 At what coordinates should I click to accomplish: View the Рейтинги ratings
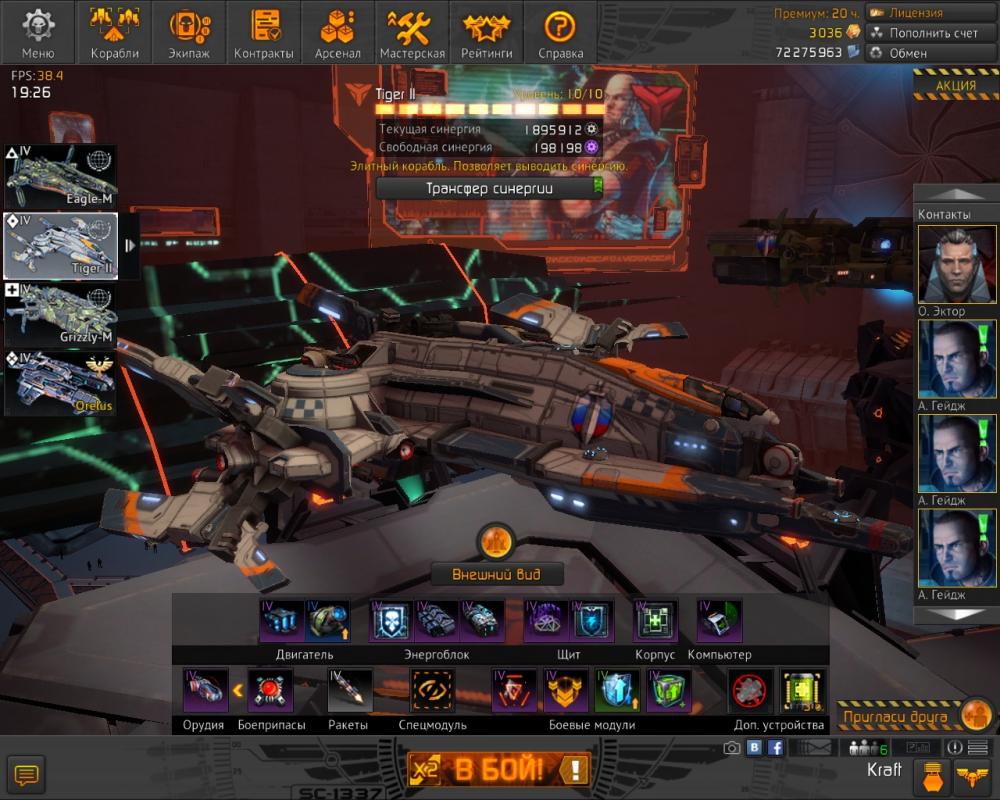click(x=486, y=33)
